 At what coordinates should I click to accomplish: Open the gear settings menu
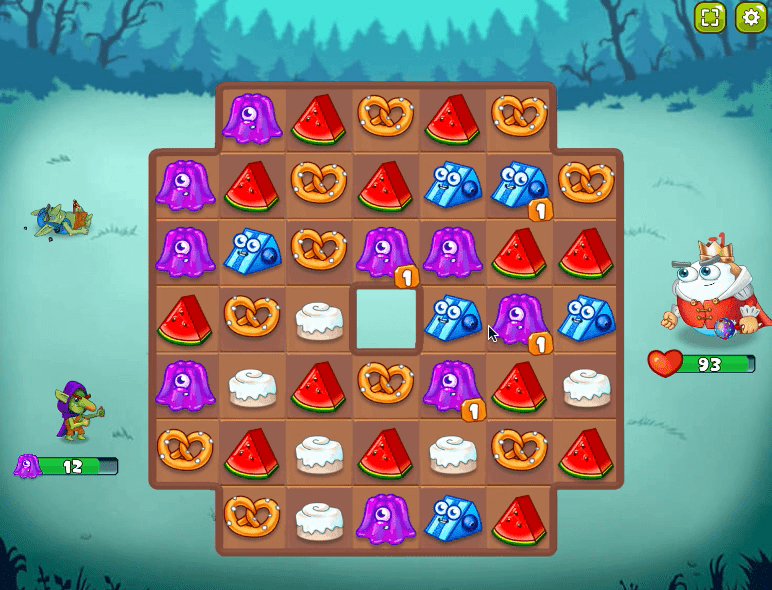(x=750, y=17)
